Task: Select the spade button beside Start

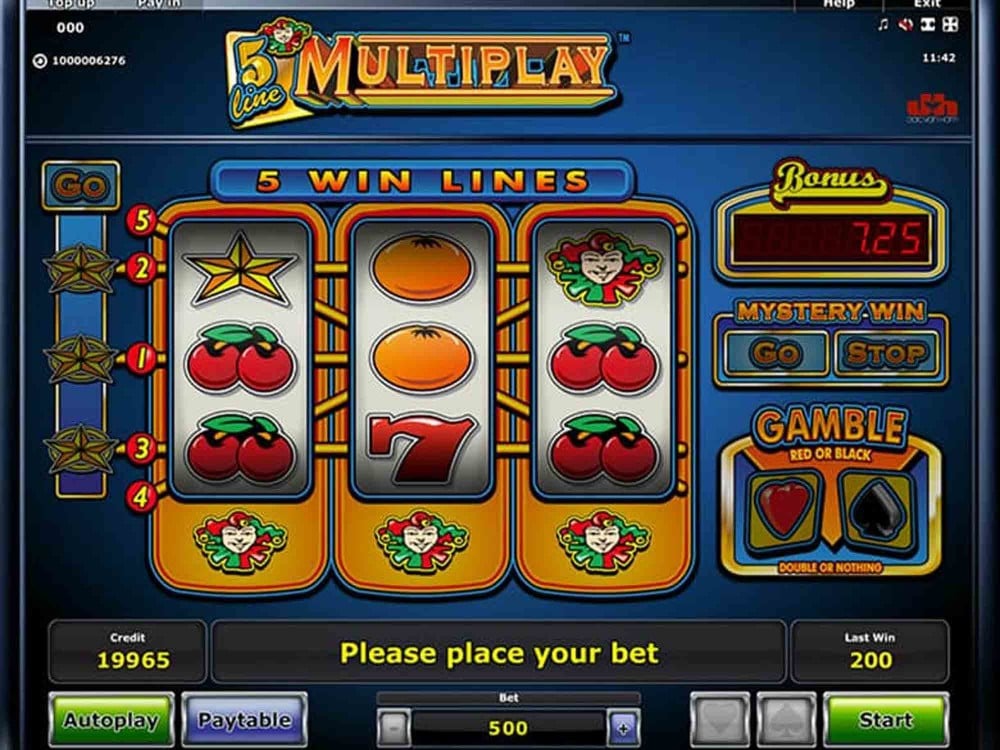Action: [786, 719]
